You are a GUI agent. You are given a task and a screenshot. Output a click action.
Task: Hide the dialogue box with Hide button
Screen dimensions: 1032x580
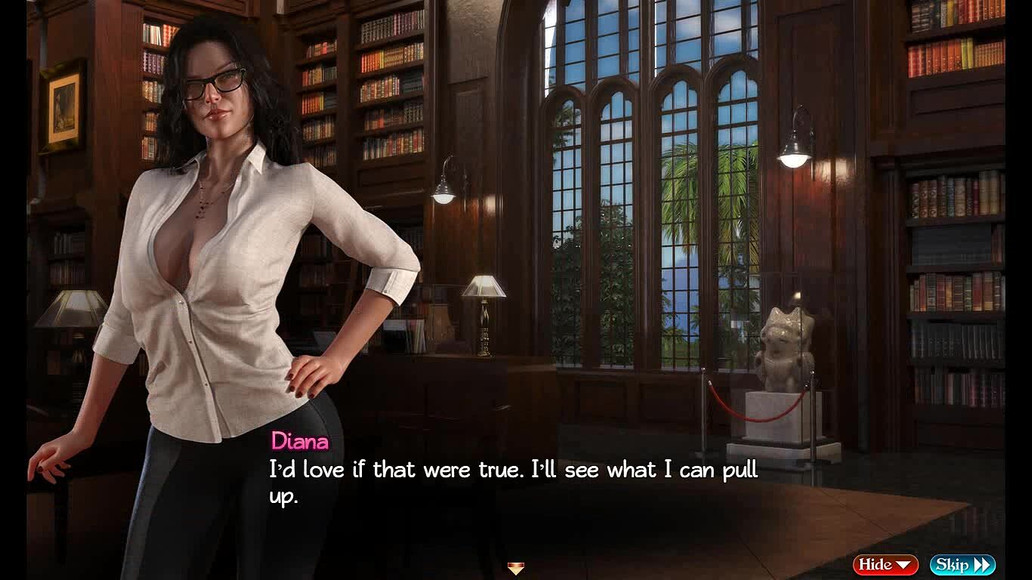[x=885, y=565]
